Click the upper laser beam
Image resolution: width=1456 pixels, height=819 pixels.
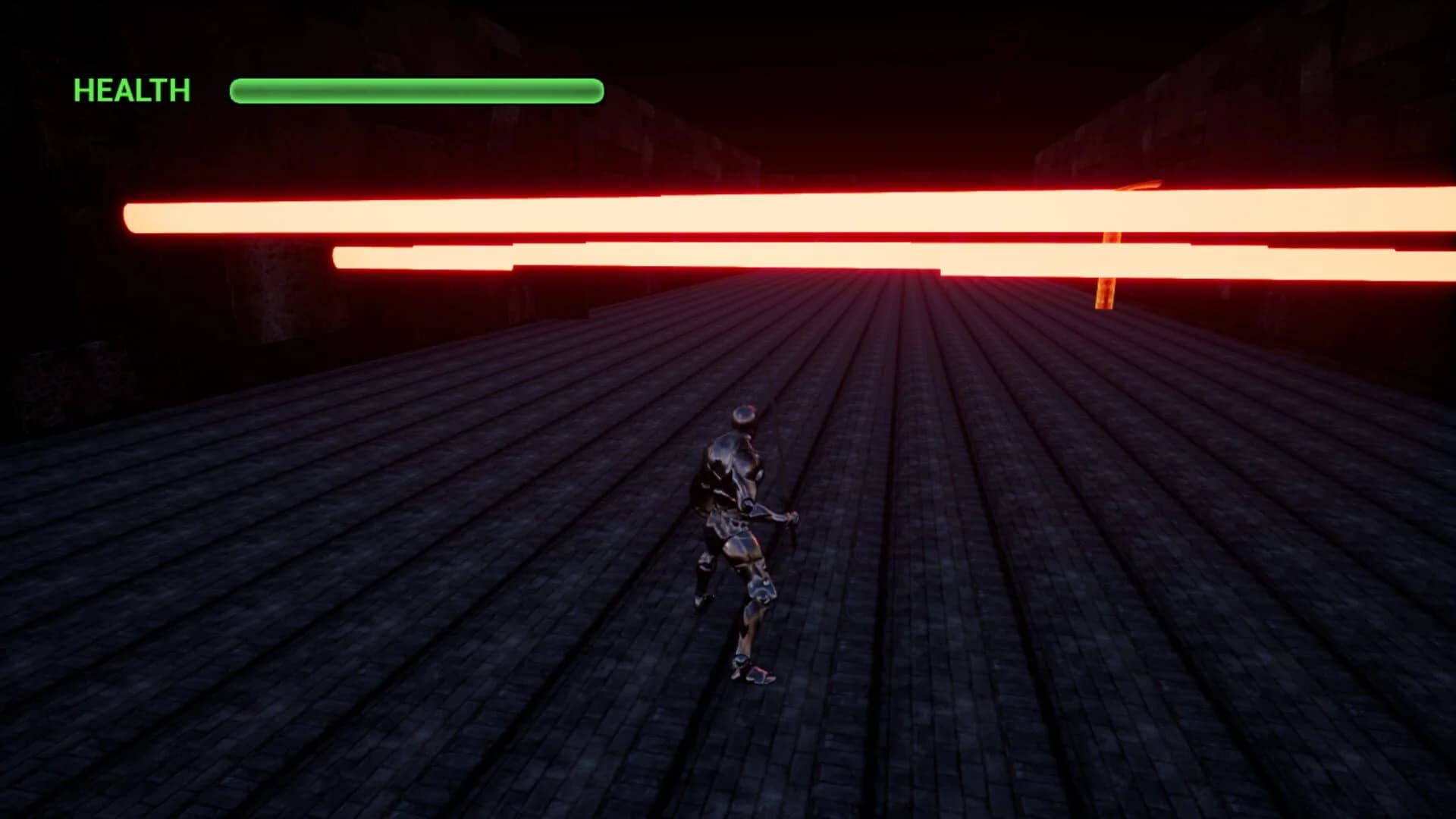(x=607, y=216)
